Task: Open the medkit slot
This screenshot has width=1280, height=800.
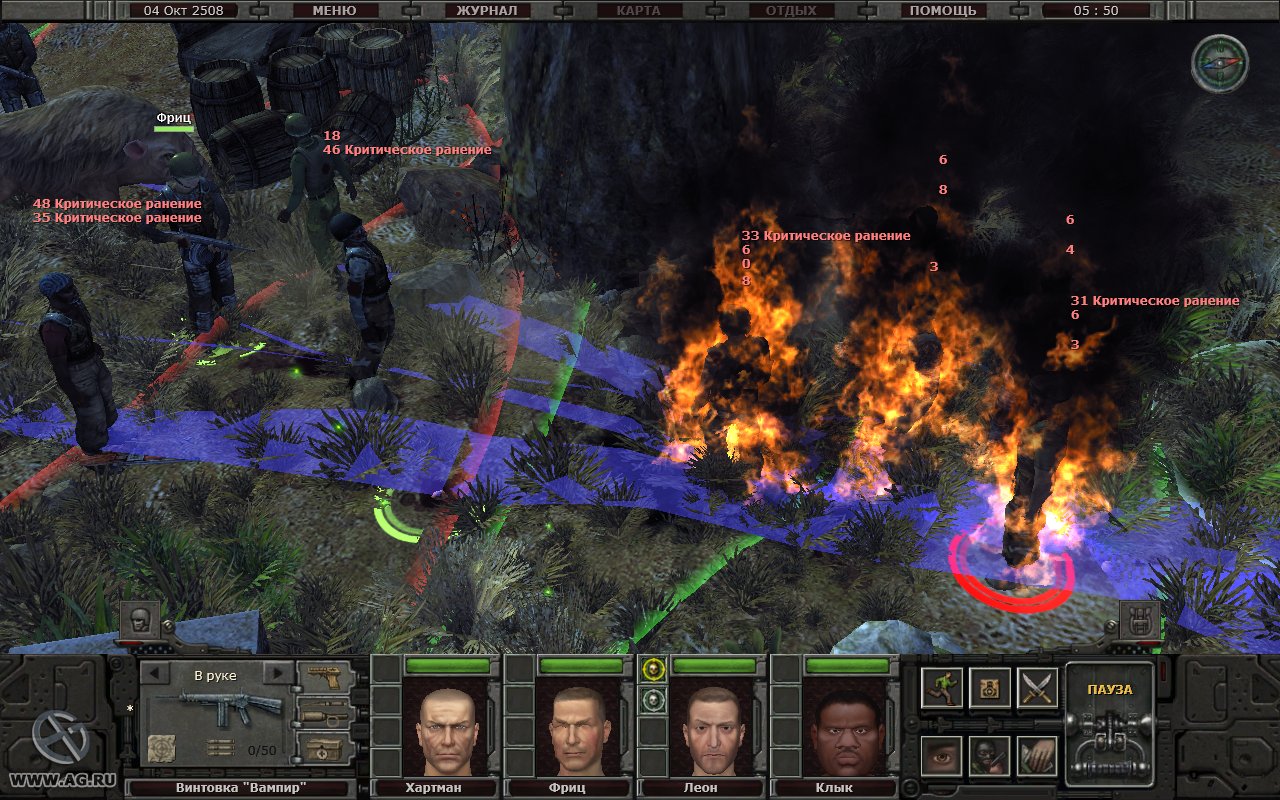Action: (325, 748)
